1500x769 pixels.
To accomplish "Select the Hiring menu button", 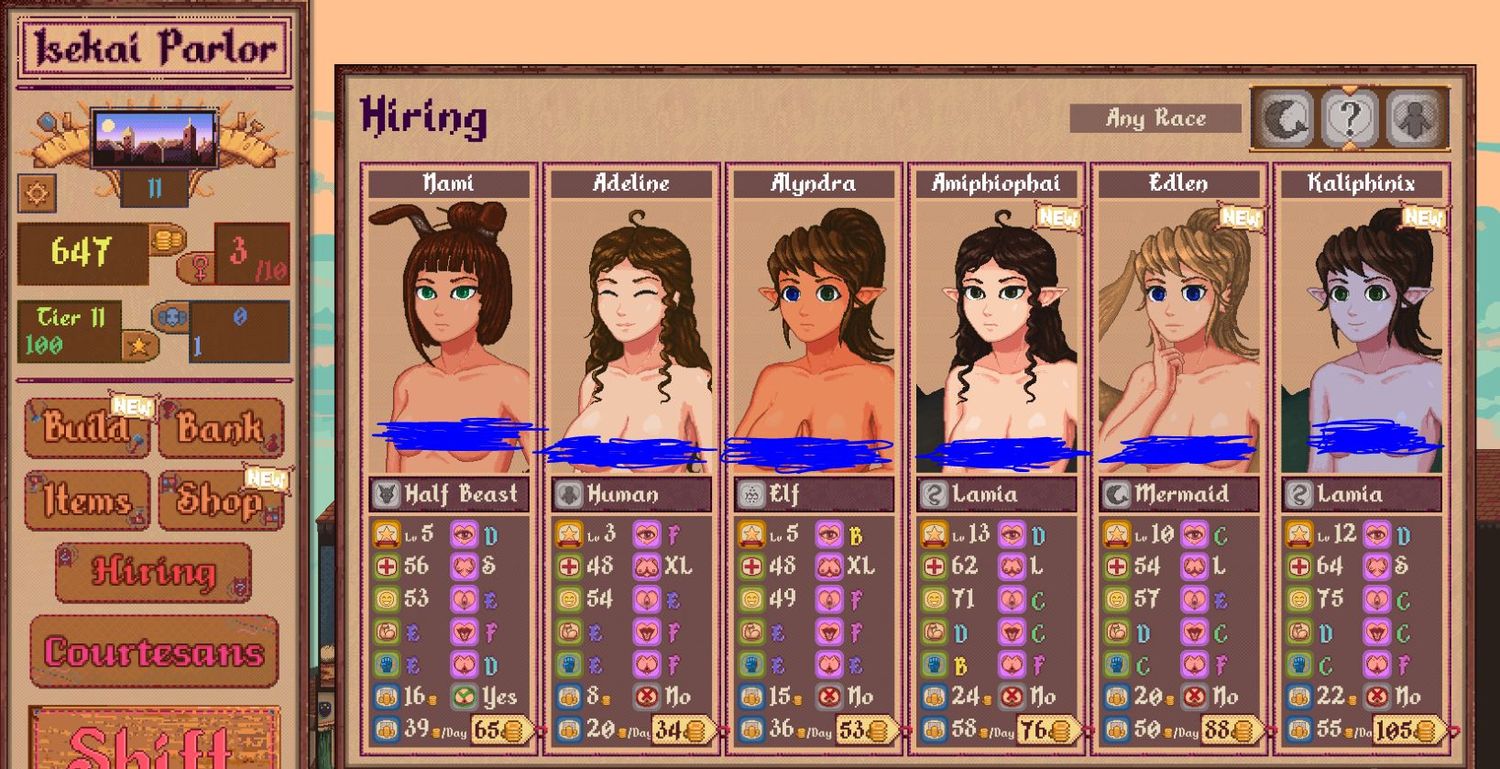I will click(x=153, y=572).
